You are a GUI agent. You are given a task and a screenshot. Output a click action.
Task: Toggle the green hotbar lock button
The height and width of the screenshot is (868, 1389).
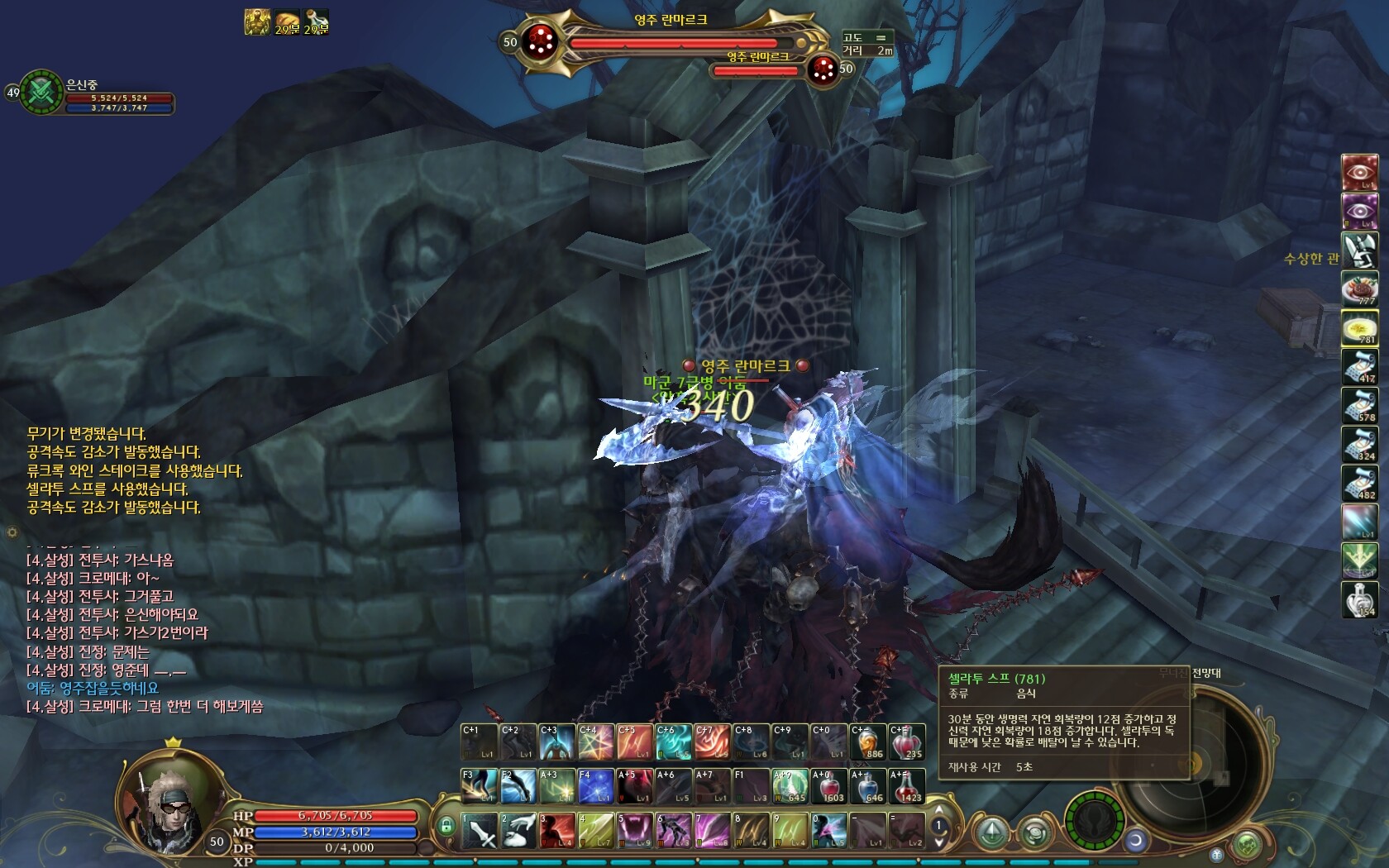click(x=446, y=825)
